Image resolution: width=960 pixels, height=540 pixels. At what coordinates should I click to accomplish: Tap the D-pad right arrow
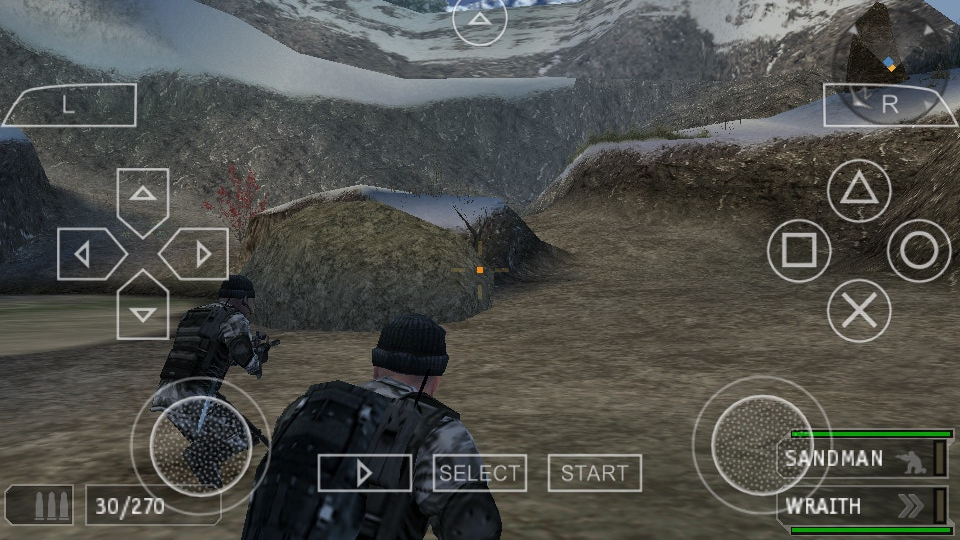[199, 254]
